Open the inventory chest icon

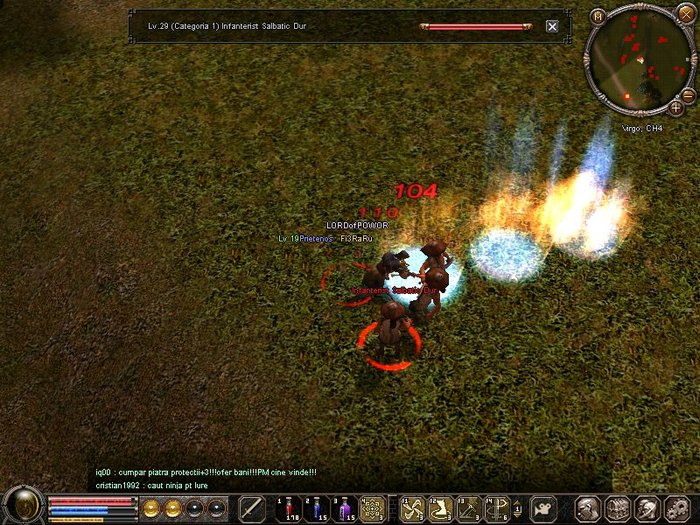point(617,508)
